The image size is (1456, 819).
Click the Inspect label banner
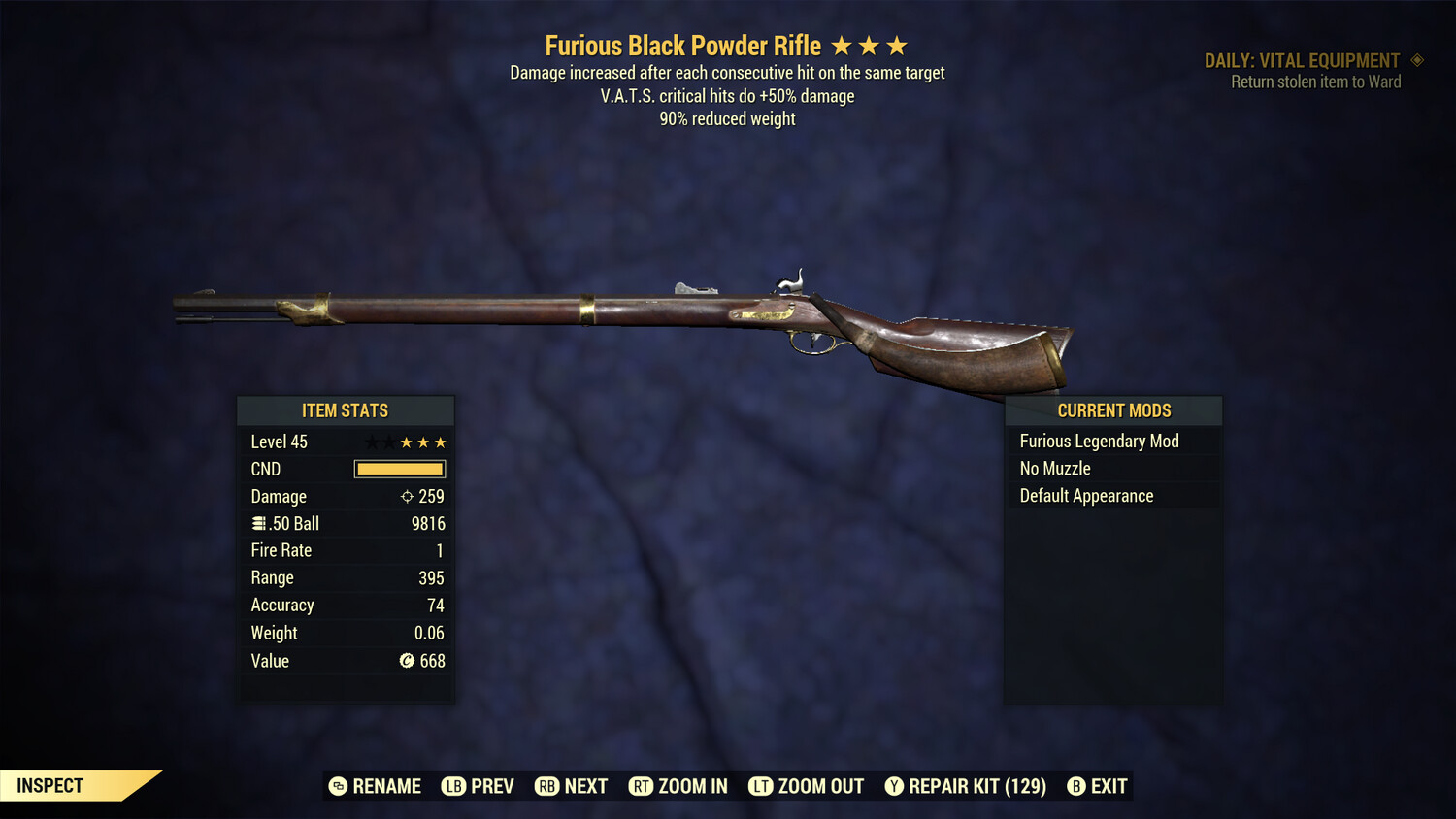coord(49,785)
